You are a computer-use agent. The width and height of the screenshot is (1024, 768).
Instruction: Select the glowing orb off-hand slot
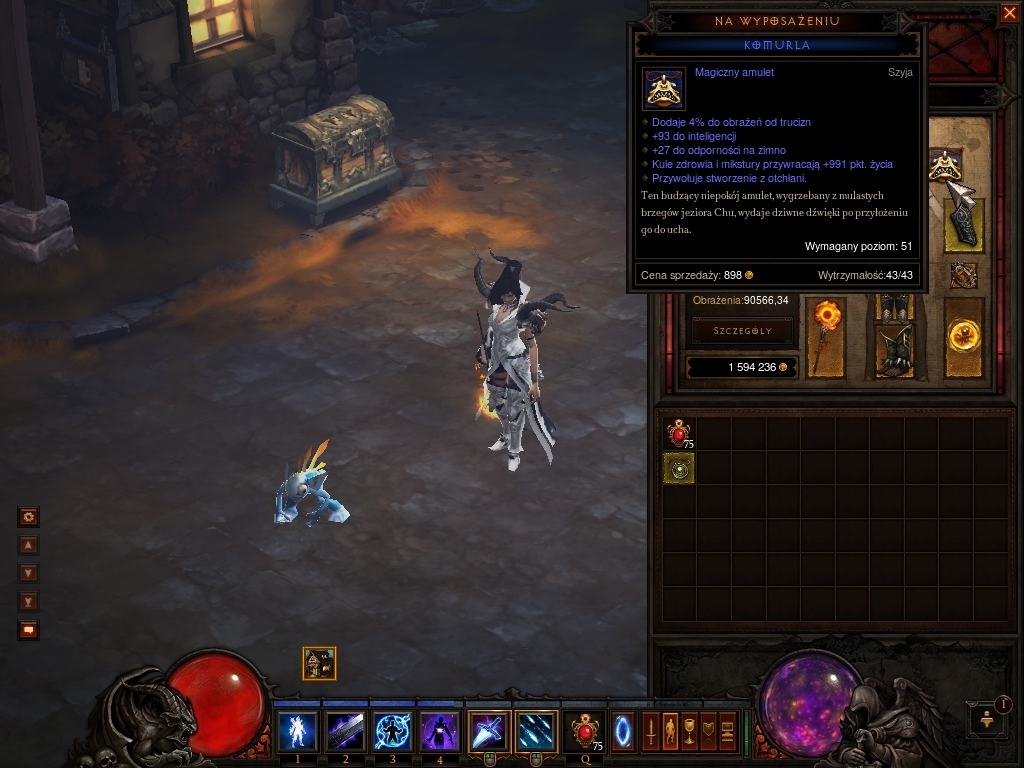964,336
